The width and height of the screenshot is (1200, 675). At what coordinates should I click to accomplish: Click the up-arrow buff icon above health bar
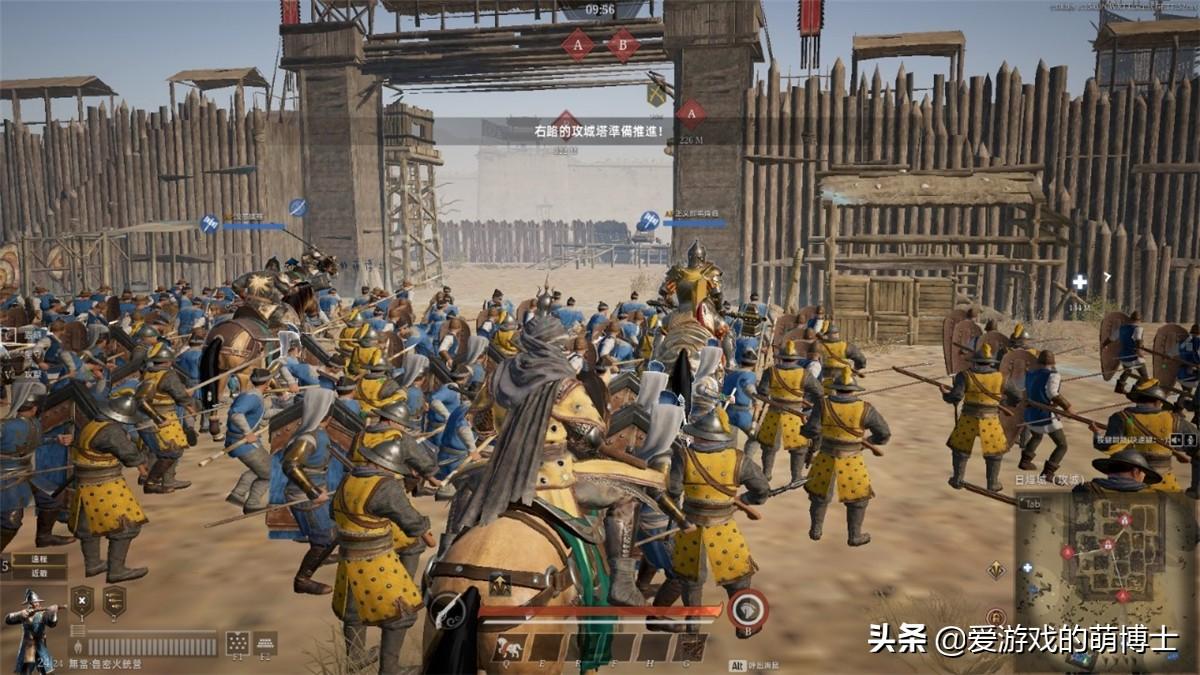pos(499,585)
